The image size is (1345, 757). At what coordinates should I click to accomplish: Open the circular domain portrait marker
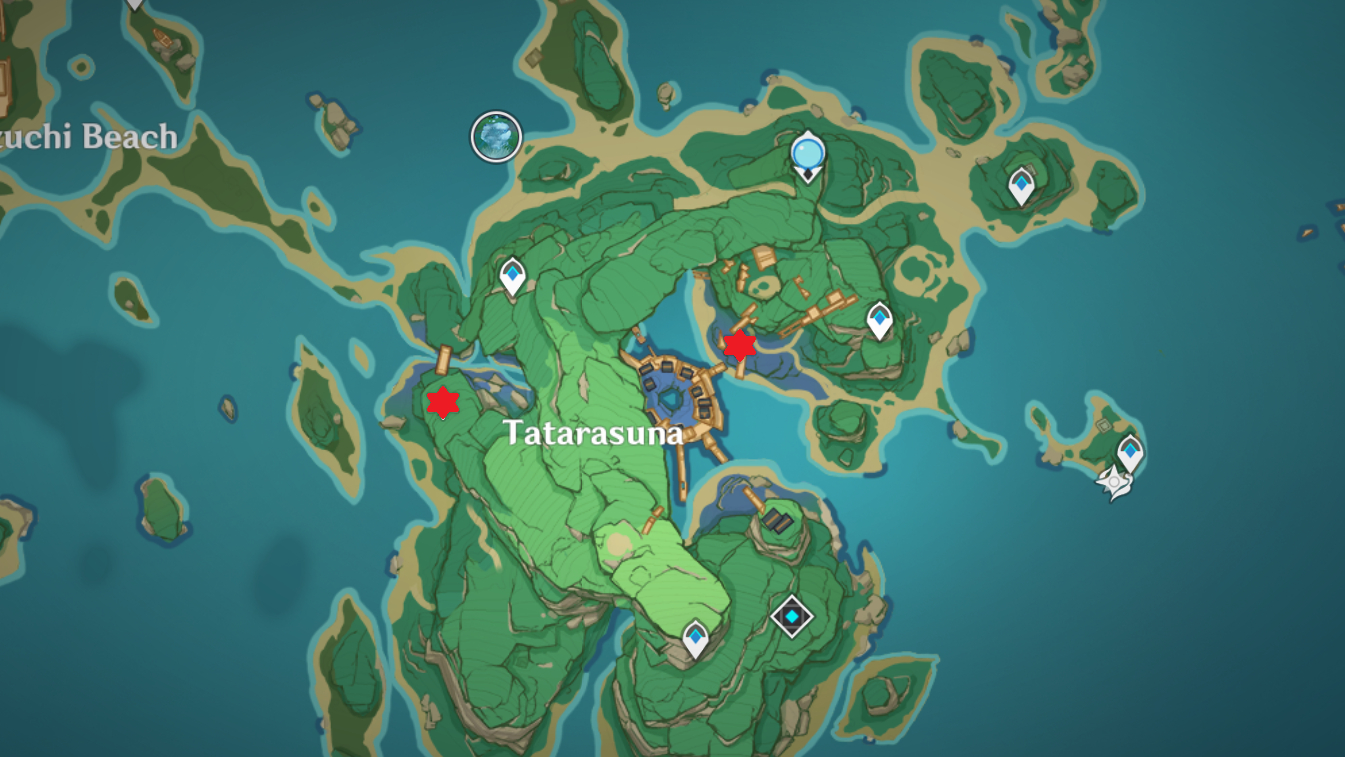[496, 137]
